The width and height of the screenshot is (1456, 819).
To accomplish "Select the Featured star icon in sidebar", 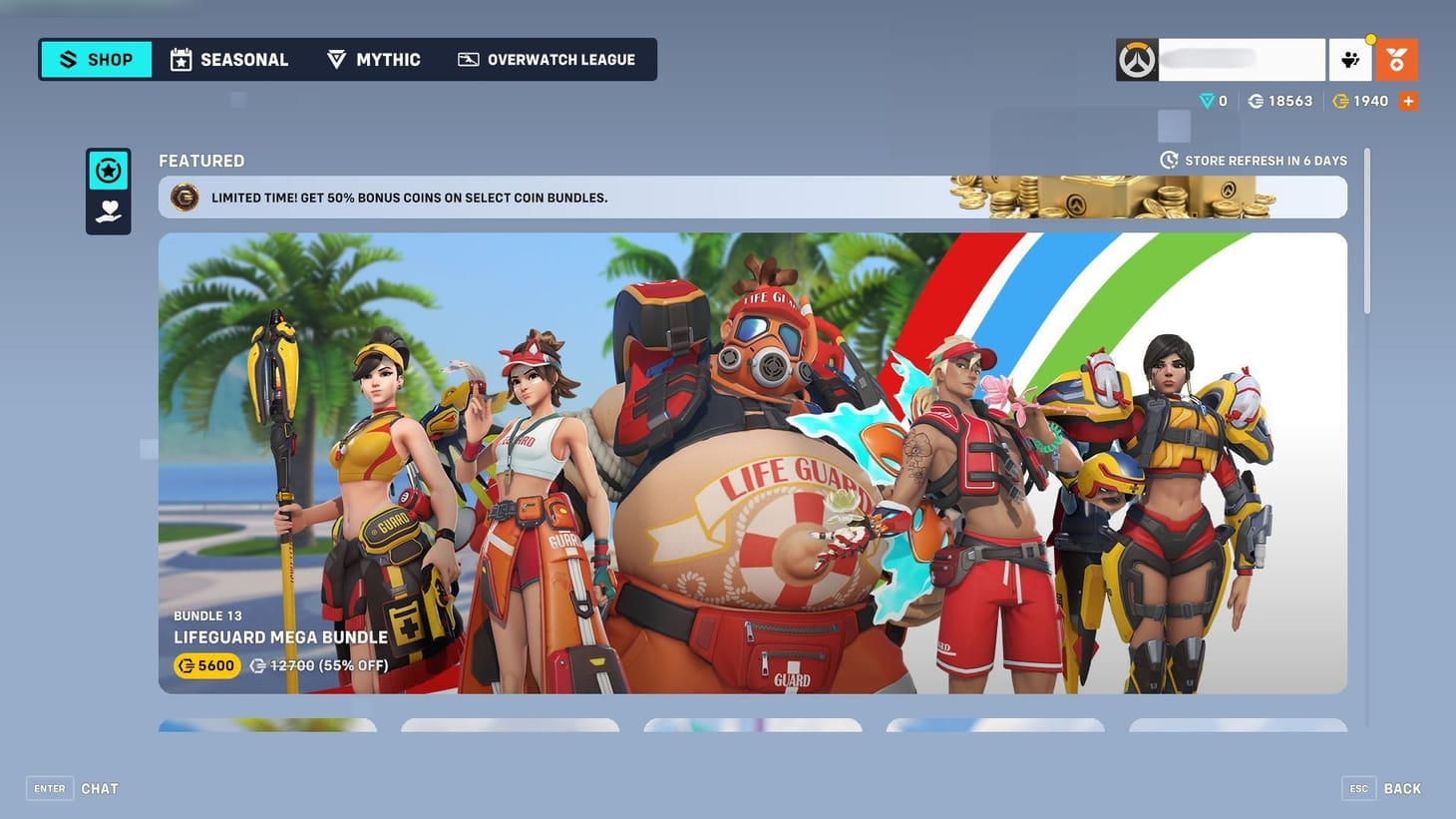I will [108, 171].
